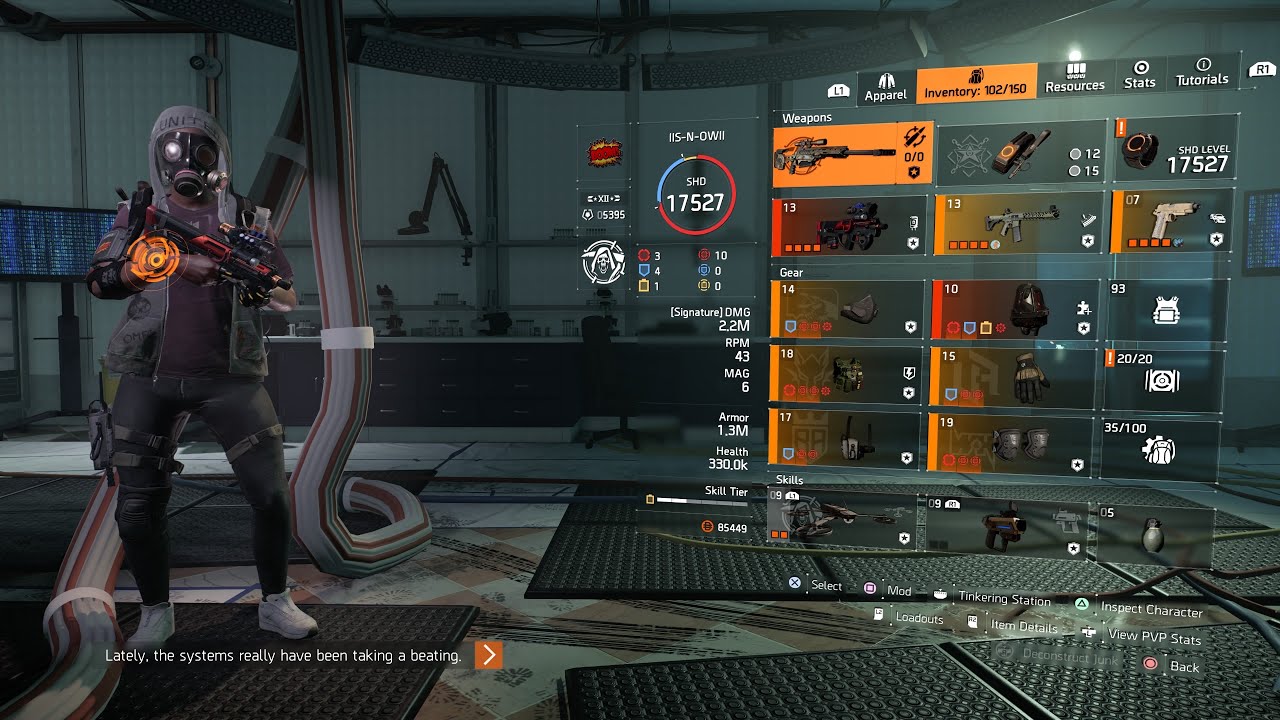Open the specialization skull emblem
This screenshot has width=1280, height=720.
point(602,263)
